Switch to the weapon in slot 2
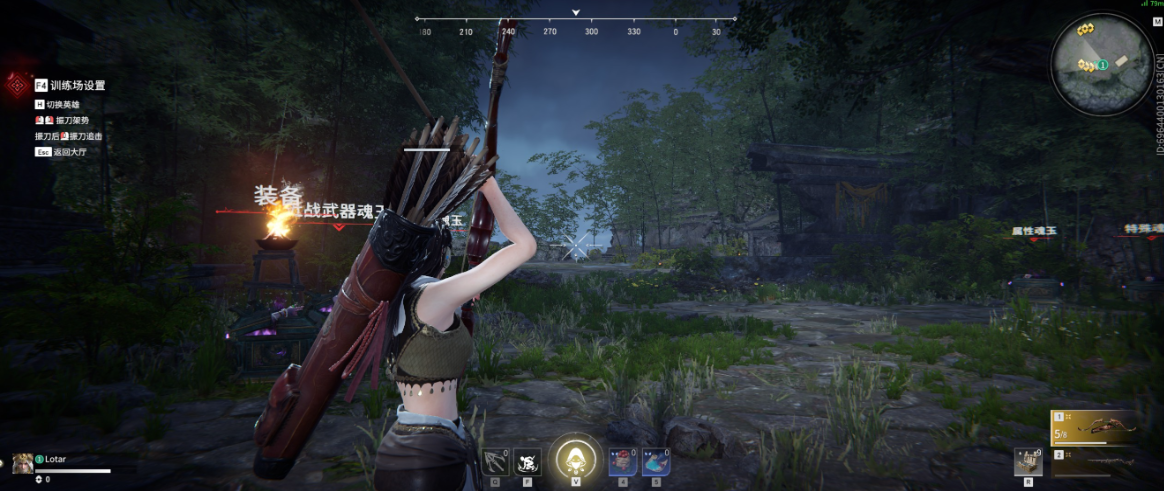This screenshot has height=491, width=1164. point(1095,461)
